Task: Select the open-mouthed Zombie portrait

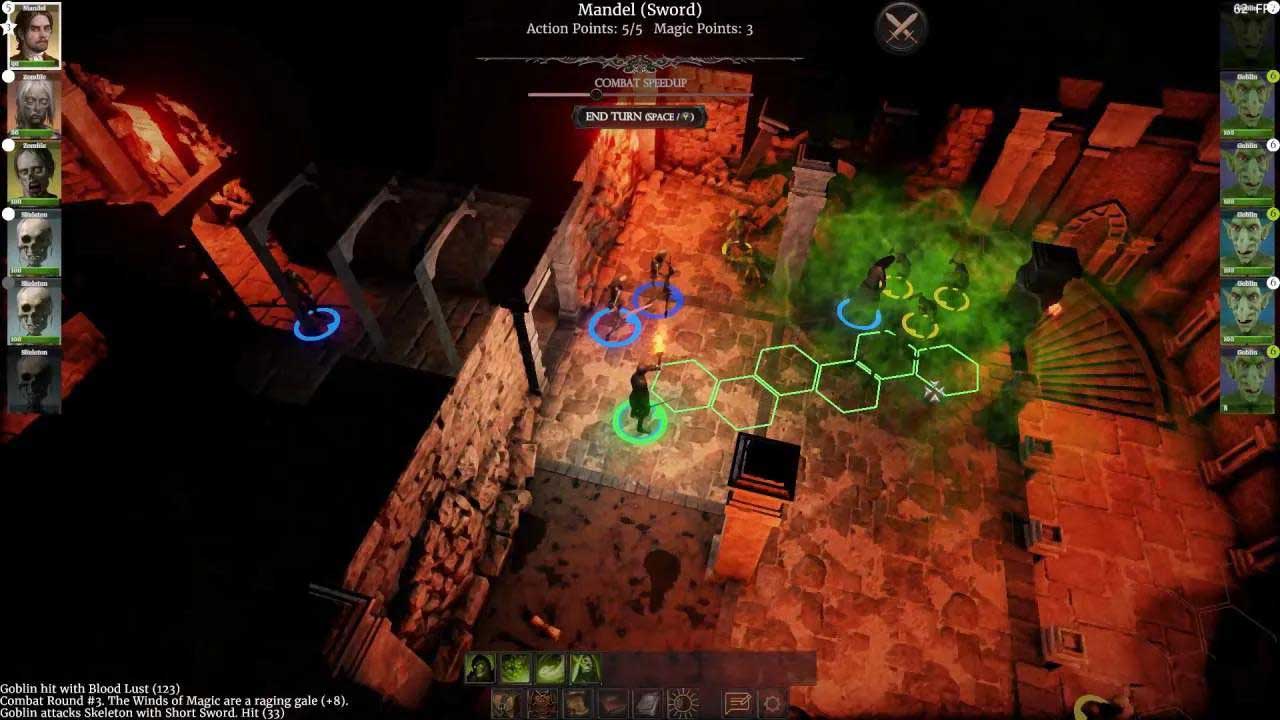Action: pos(35,174)
